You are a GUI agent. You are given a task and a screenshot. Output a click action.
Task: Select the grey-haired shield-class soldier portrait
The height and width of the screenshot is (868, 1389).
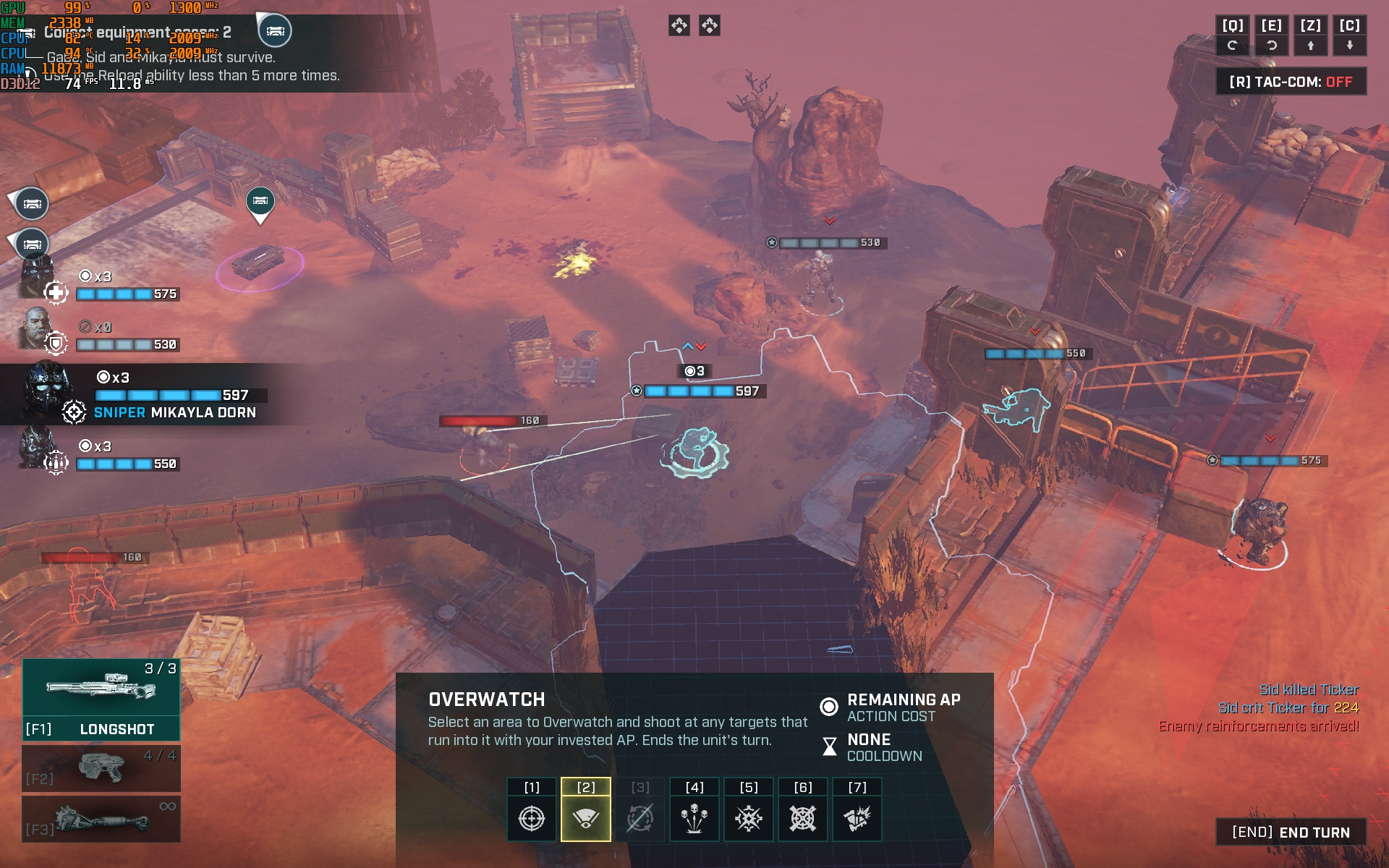click(x=38, y=329)
